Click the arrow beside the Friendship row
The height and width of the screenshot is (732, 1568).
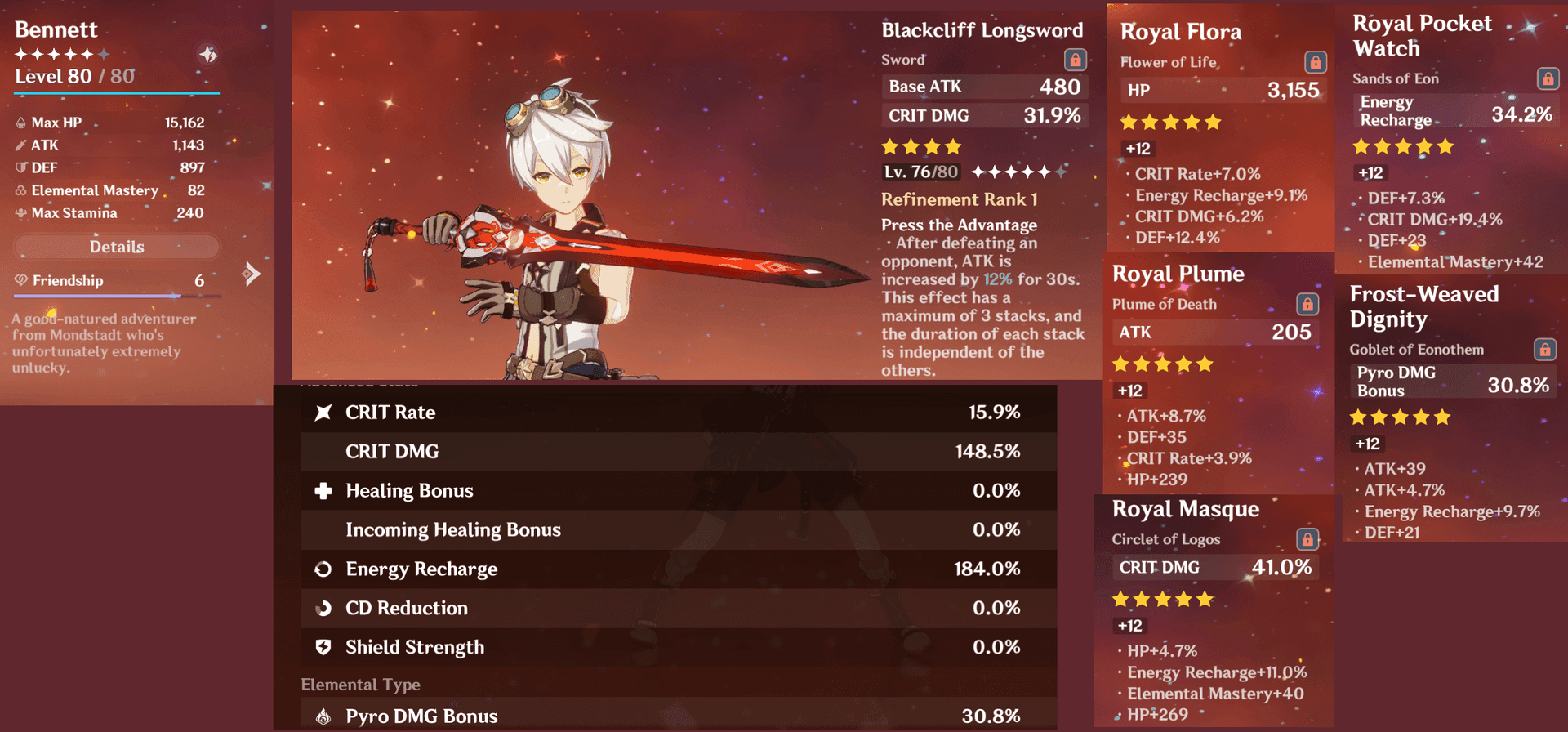[x=252, y=274]
